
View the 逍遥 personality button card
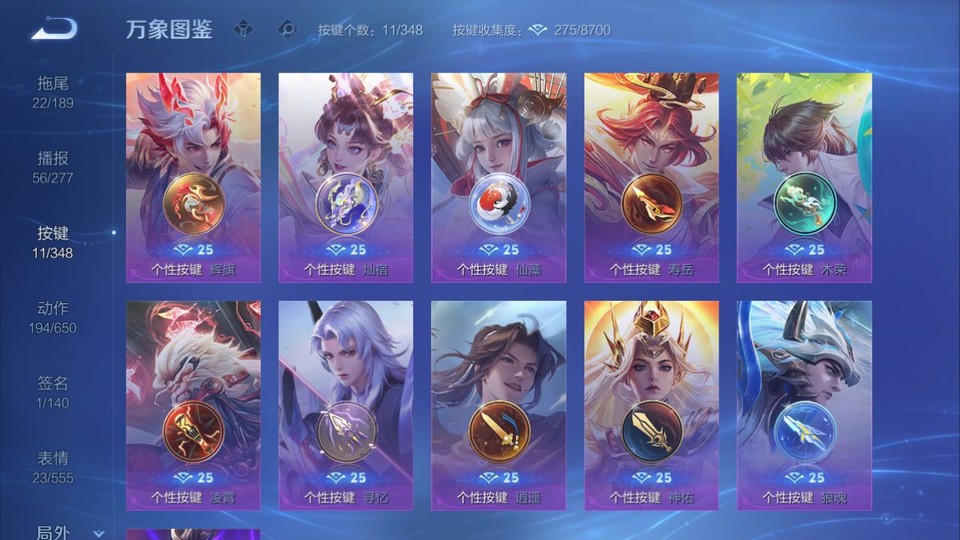[498, 405]
